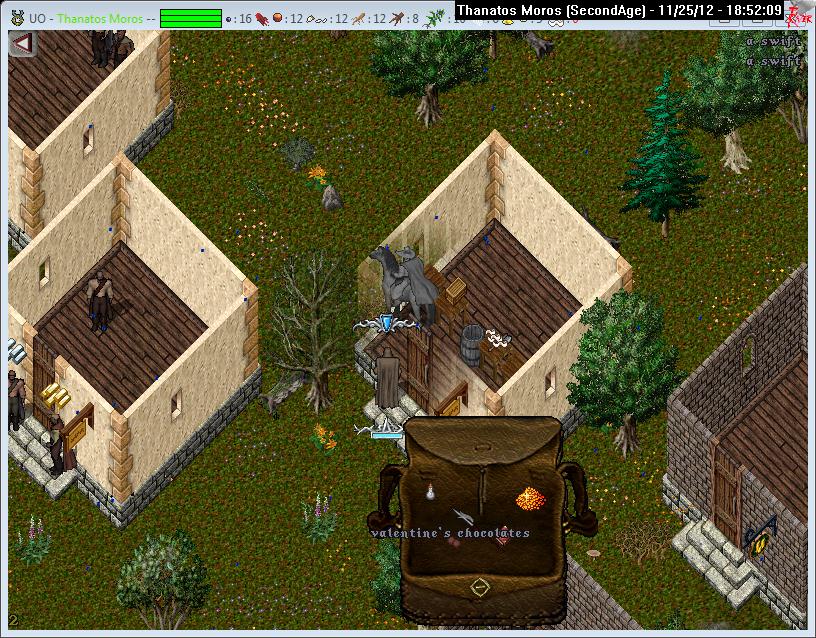
Task: Click the red icon at title bar's right end
Action: (x=796, y=14)
